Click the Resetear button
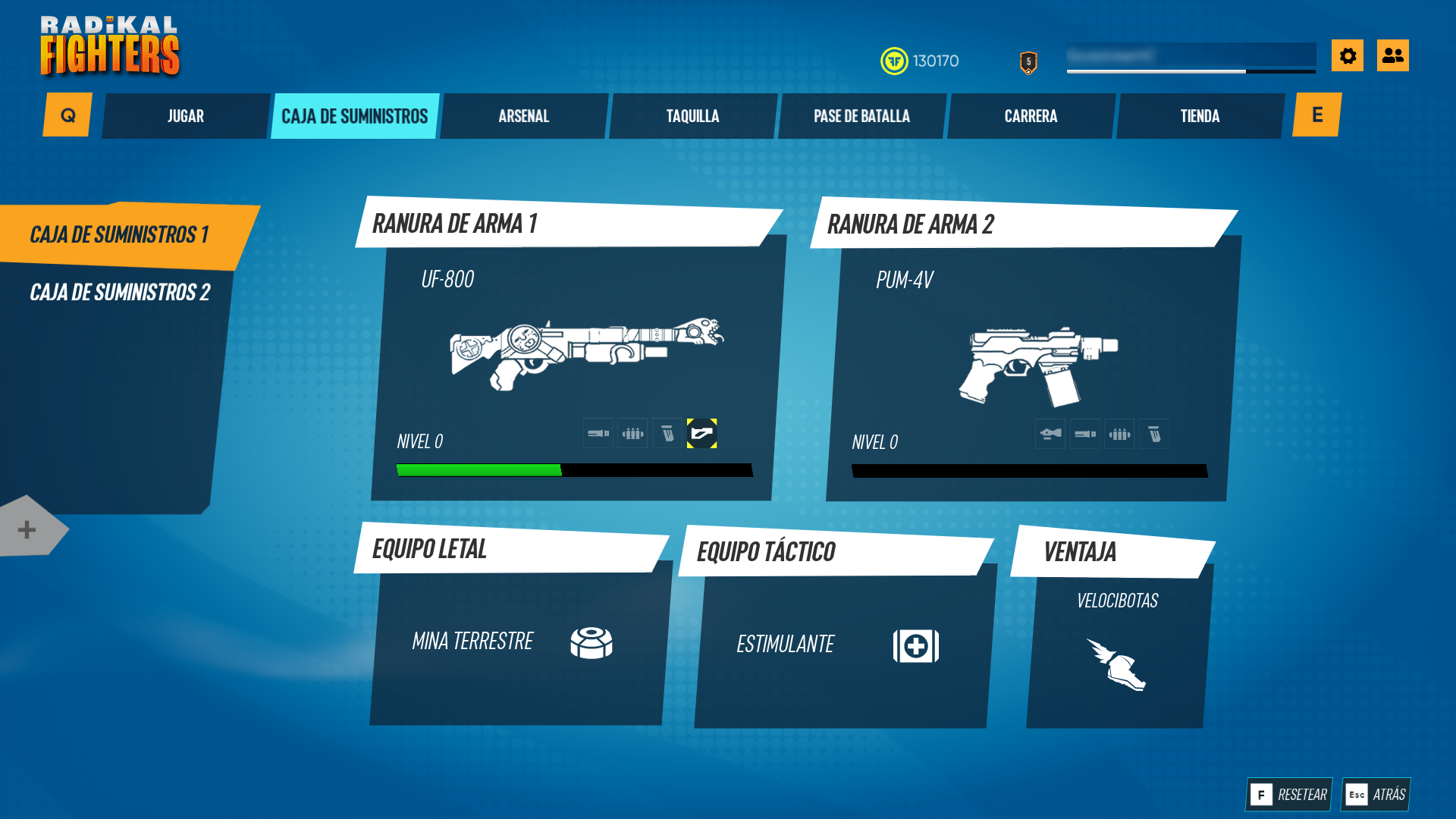1456x819 pixels. pos(1289,795)
